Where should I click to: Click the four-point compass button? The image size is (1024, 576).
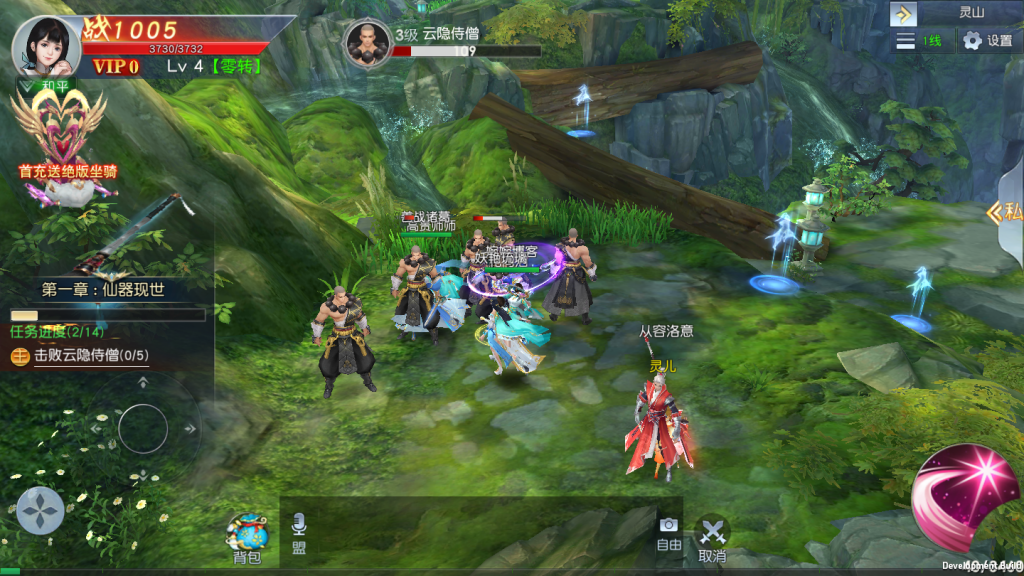click(x=40, y=510)
